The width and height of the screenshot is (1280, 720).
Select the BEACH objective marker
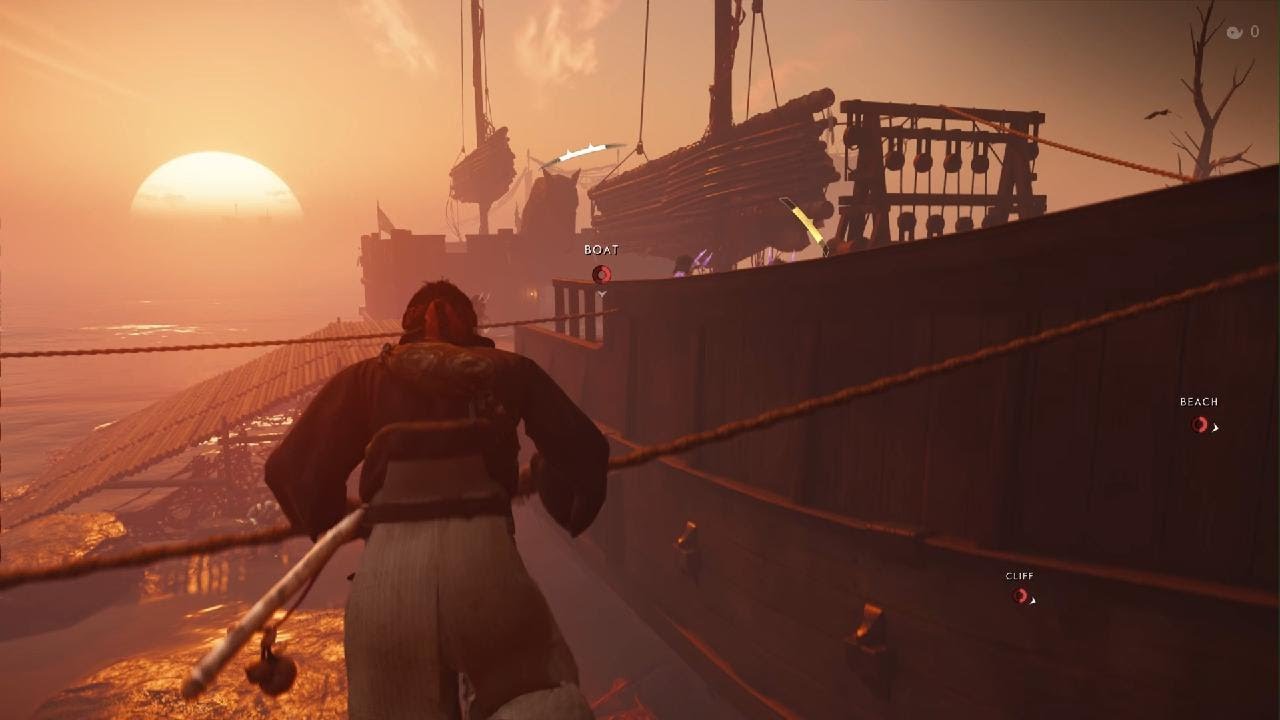pyautogui.click(x=1199, y=424)
